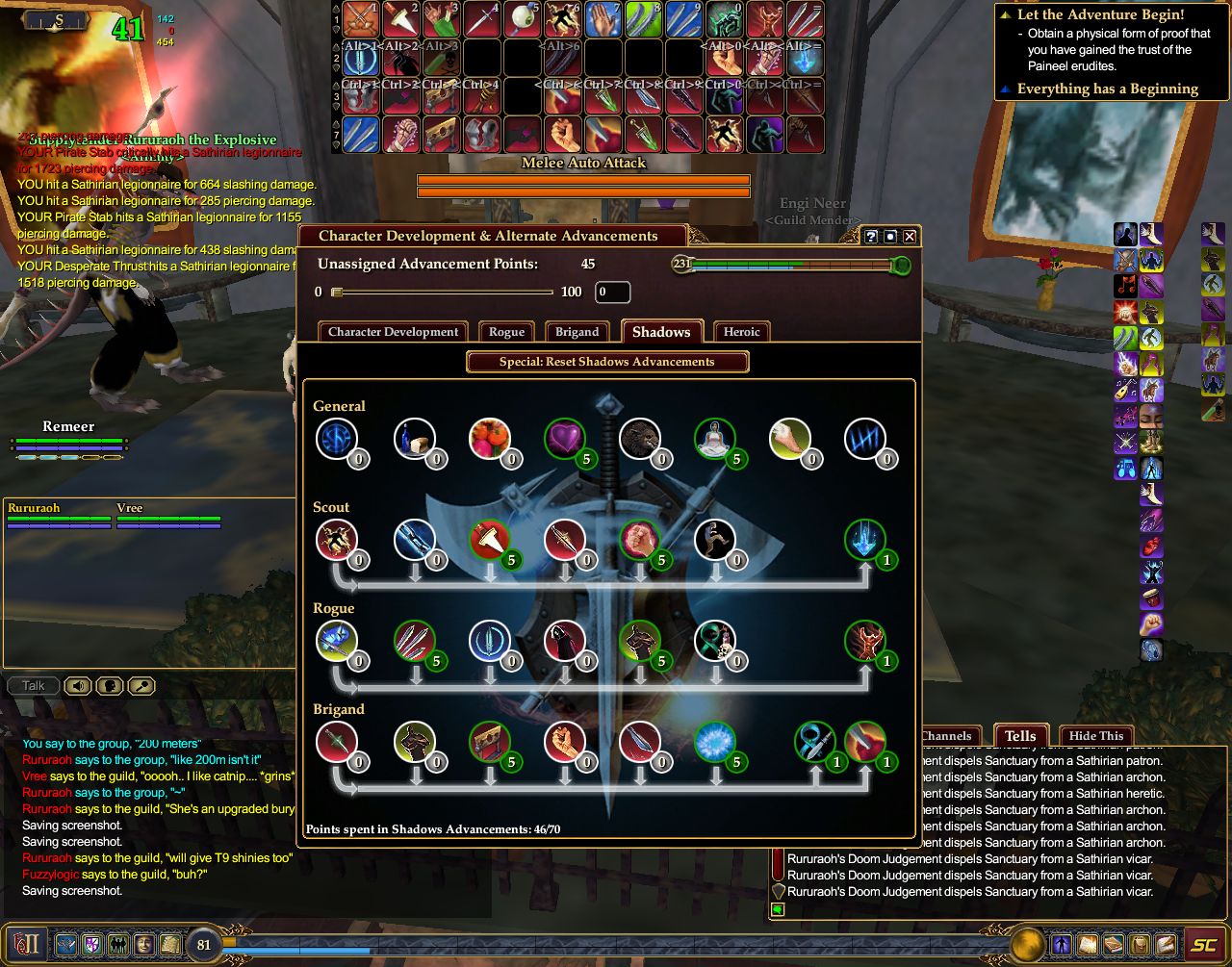Click the SC button in bottom bar

[1203, 944]
